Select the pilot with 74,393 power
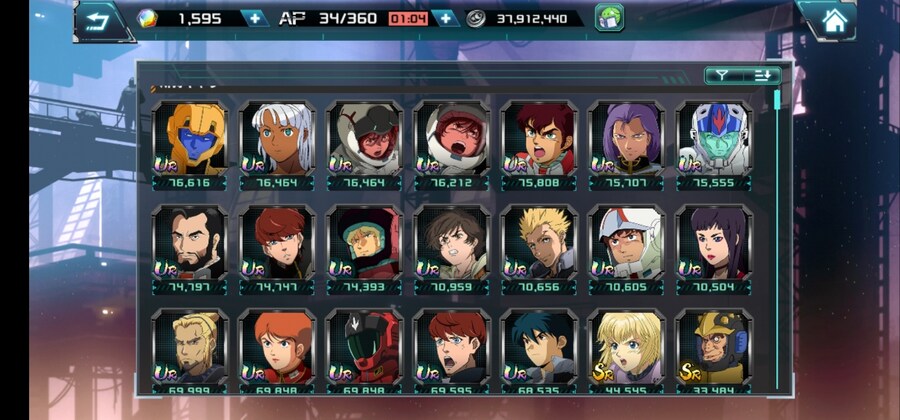This screenshot has width=900, height=420. pyautogui.click(x=365, y=249)
